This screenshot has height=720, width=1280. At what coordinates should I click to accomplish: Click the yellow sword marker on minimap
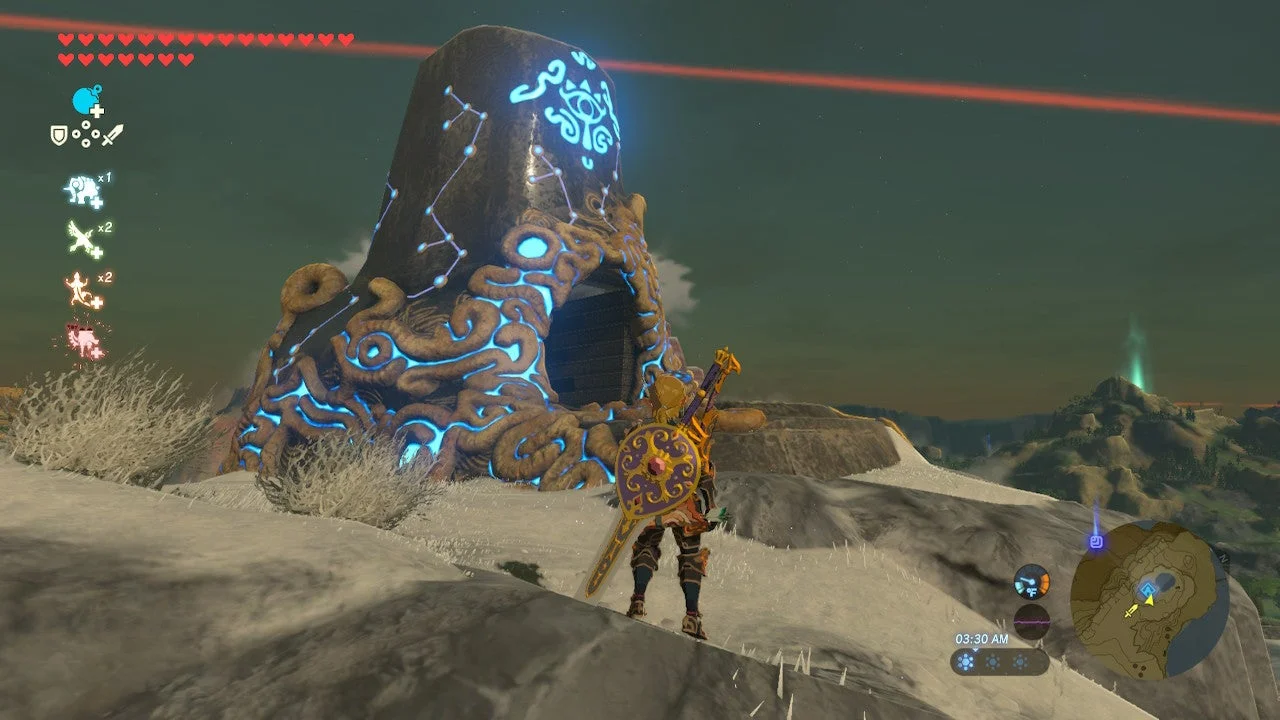coord(1130,610)
